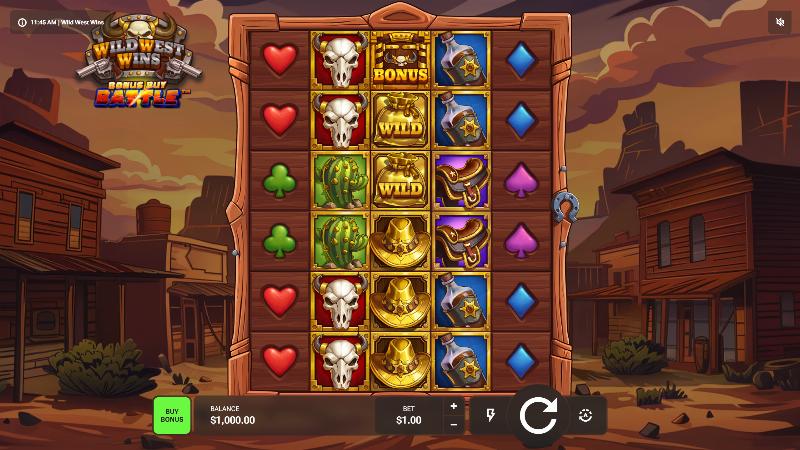Spin the reels with the circular arrow

[538, 414]
